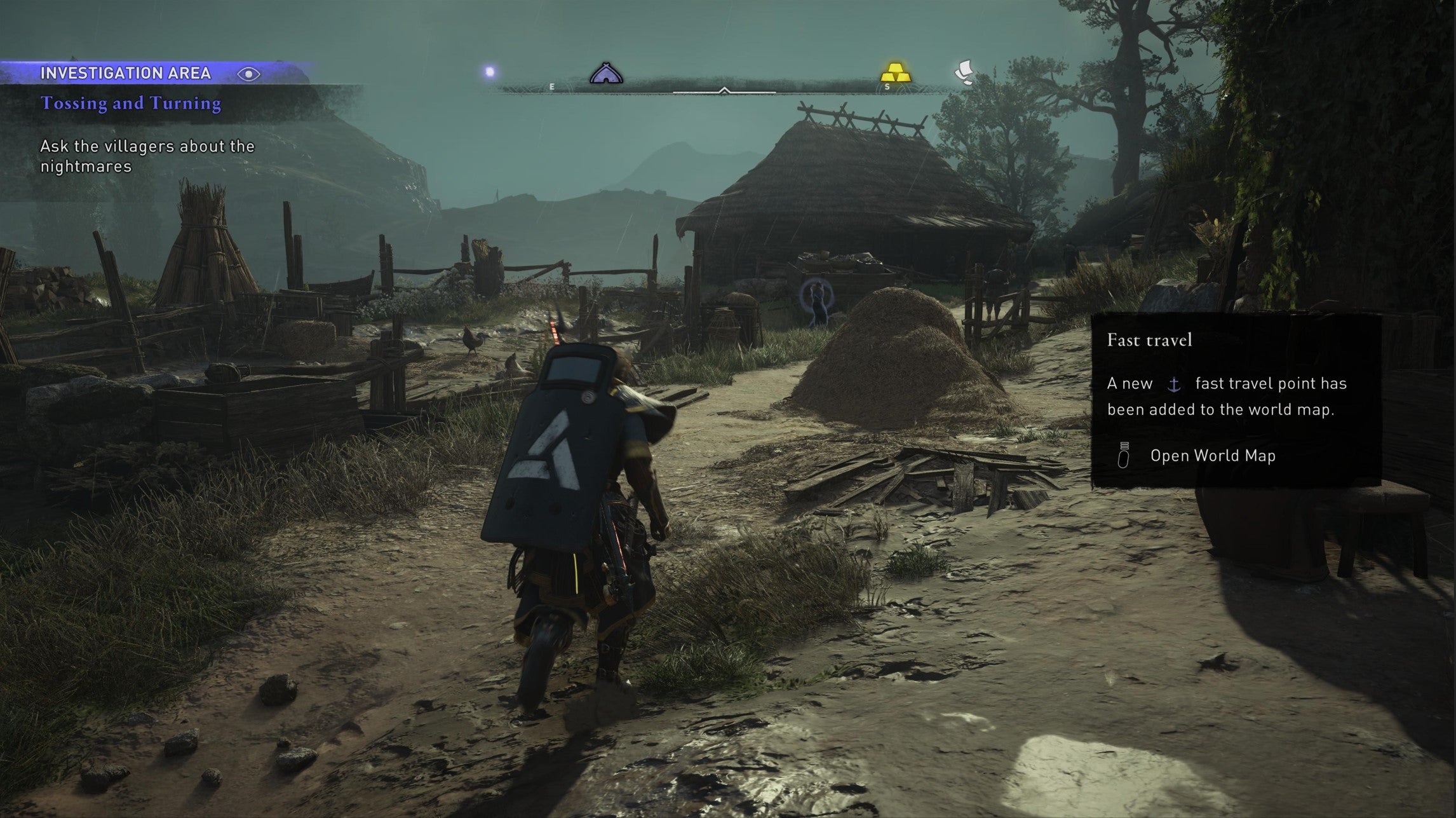Click the yellow gold bars wealth icon
The width and height of the screenshot is (1456, 818).
(896, 72)
